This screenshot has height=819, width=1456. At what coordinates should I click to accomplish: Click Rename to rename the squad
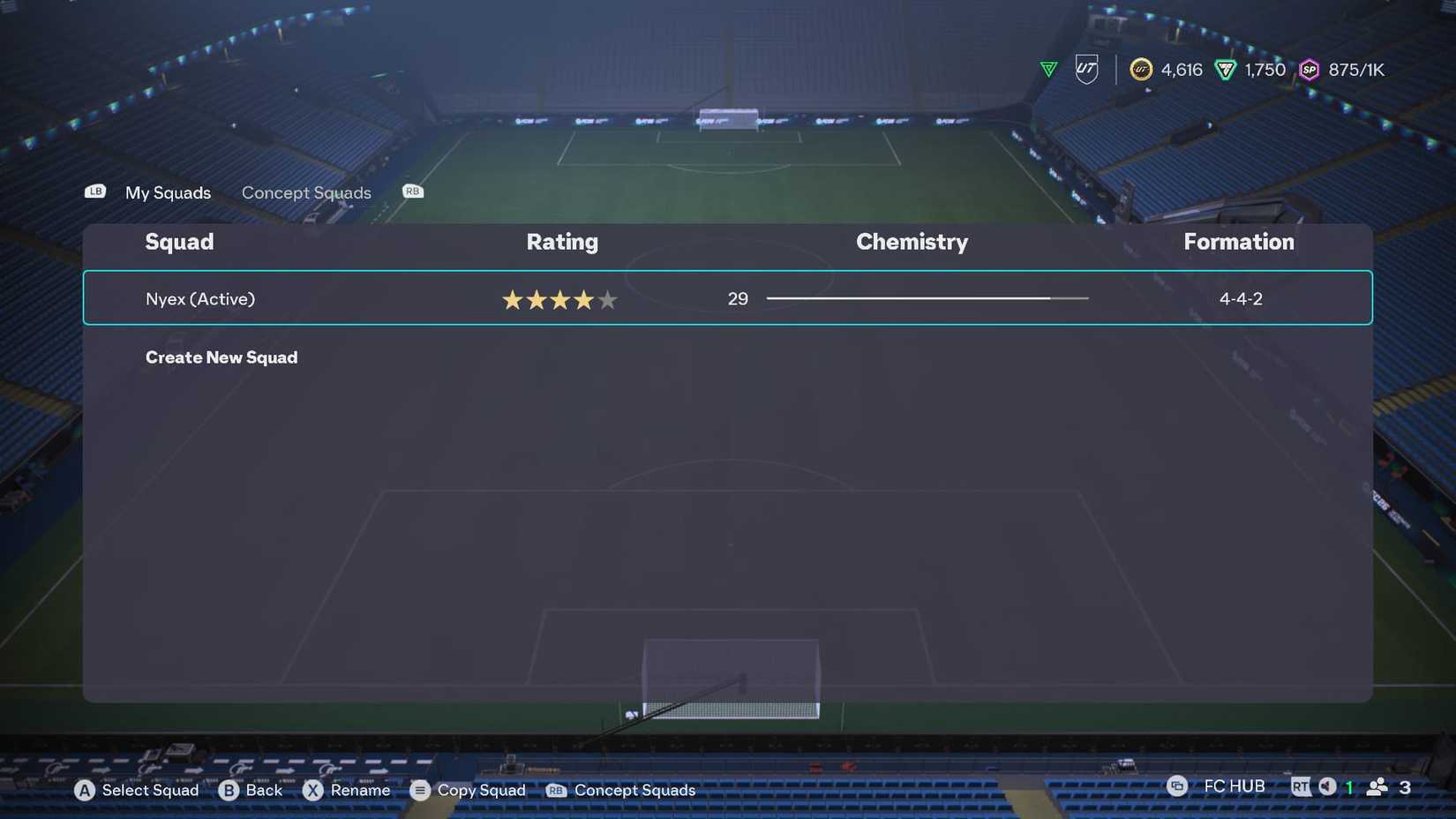pos(361,790)
